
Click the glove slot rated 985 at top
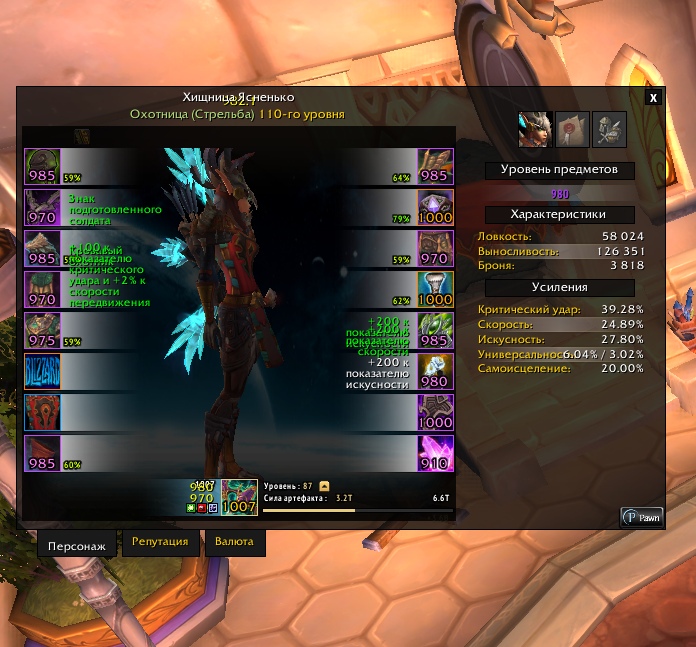436,166
